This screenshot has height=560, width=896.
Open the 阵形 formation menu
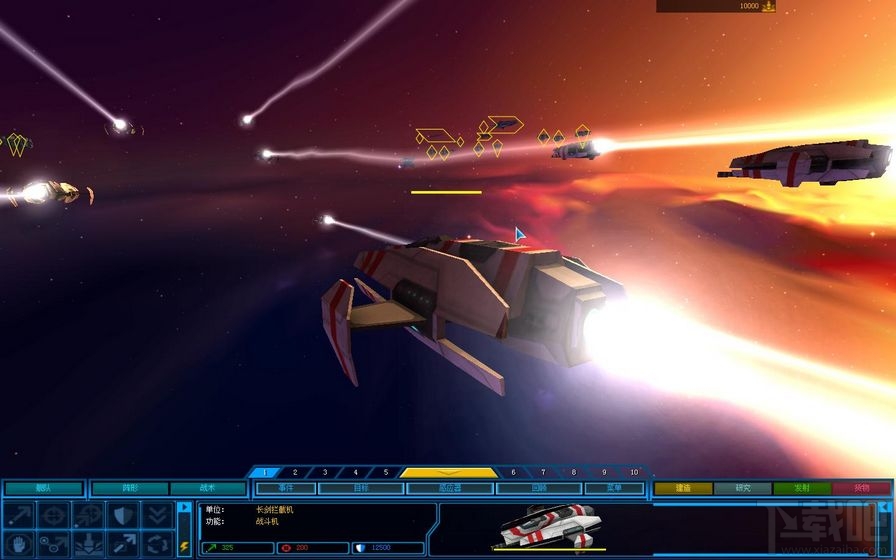pyautogui.click(x=130, y=489)
